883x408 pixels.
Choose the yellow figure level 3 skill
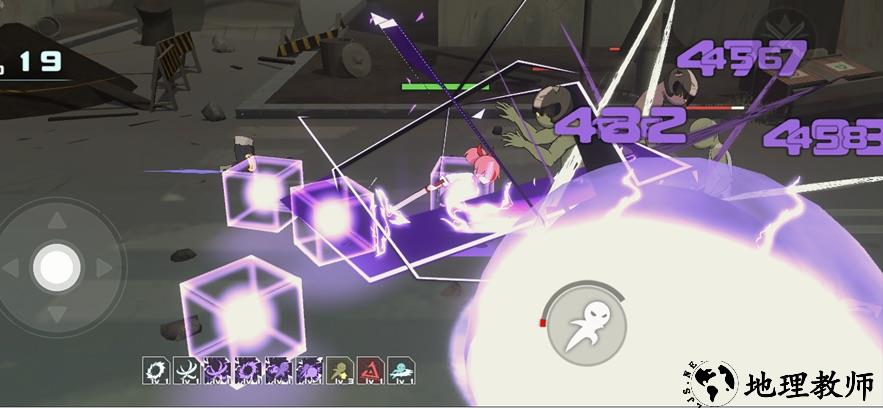click(x=341, y=371)
